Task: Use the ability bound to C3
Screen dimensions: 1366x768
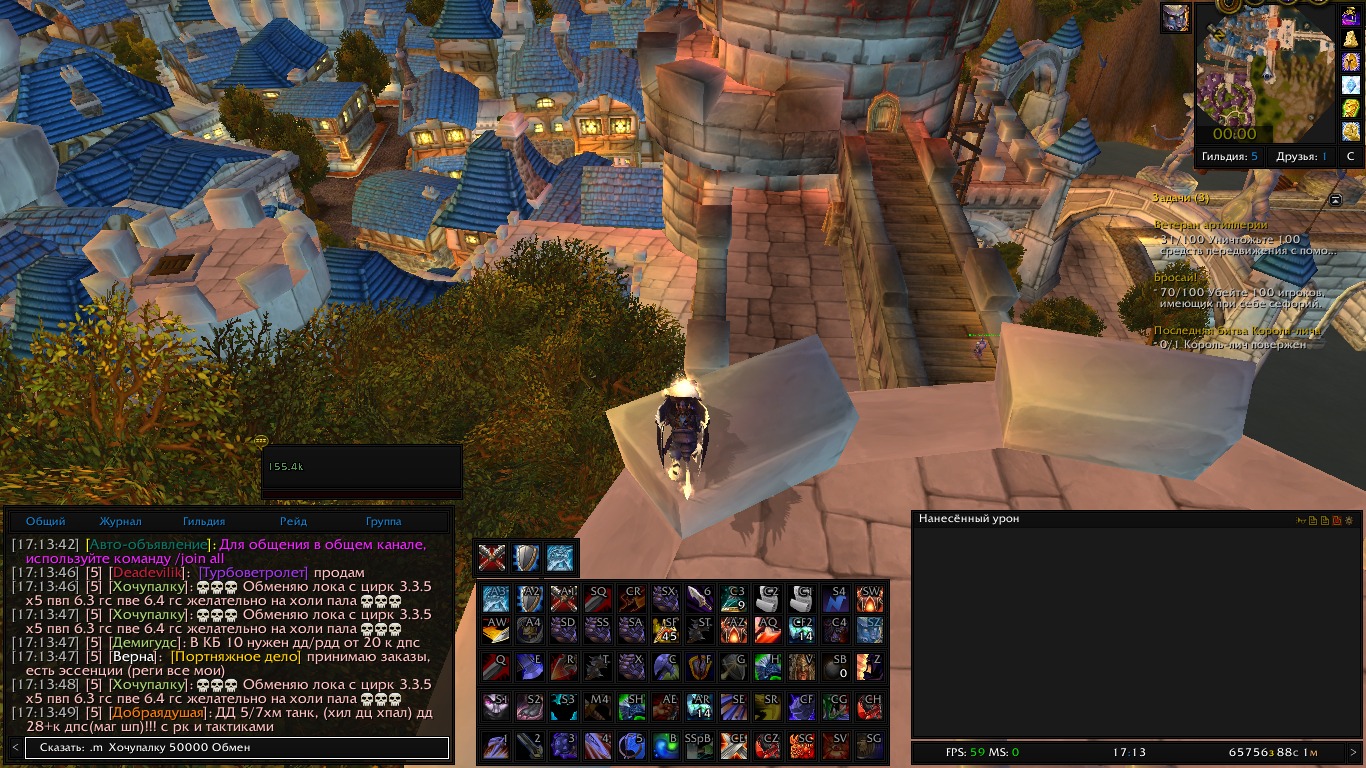Action: [733, 598]
